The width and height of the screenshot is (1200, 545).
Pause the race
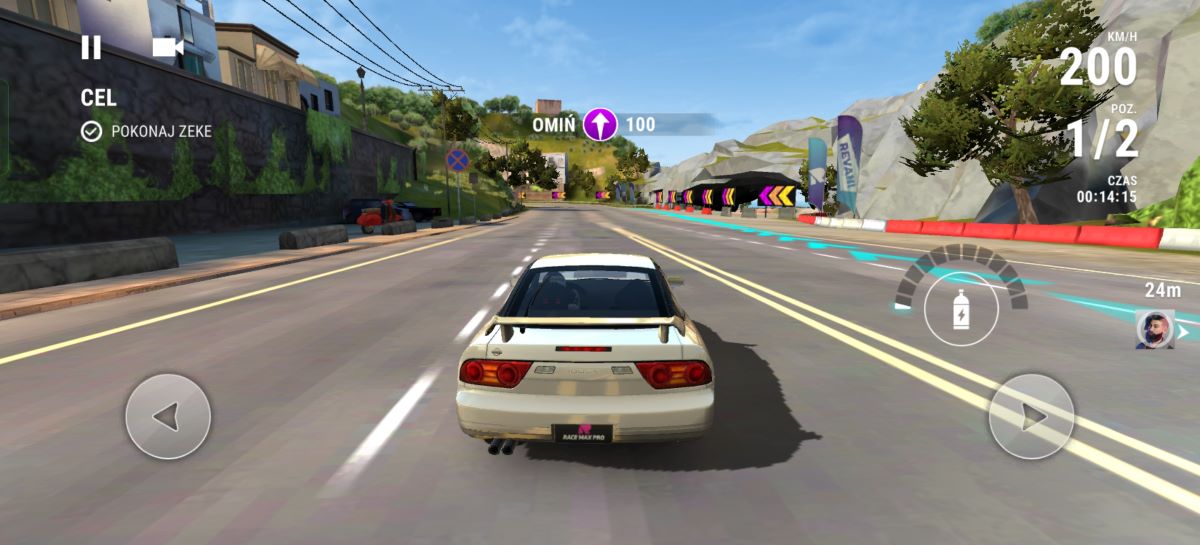[x=91, y=47]
